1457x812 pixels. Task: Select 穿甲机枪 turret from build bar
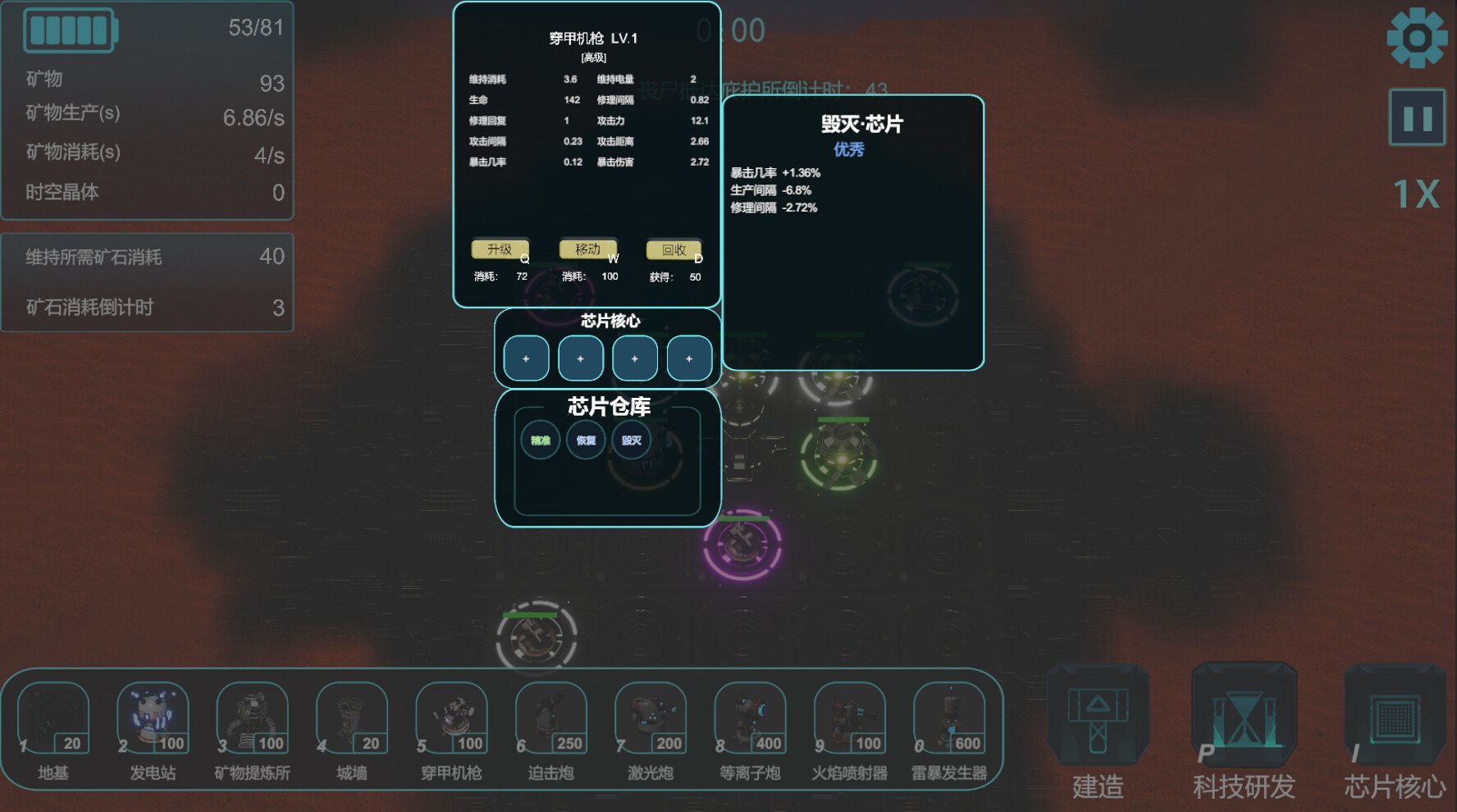pos(451,722)
